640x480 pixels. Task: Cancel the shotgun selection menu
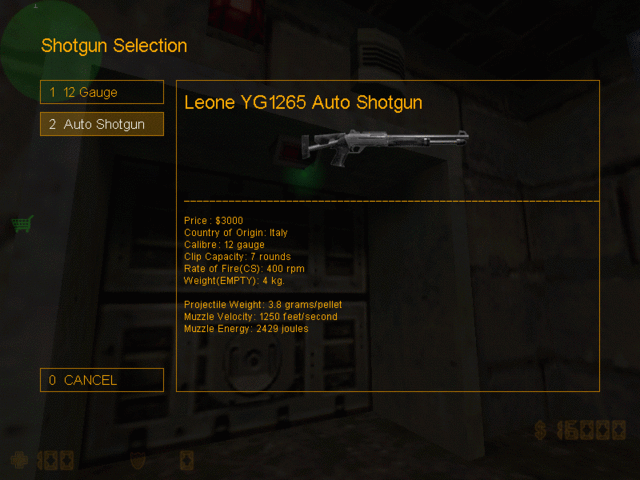click(x=101, y=380)
